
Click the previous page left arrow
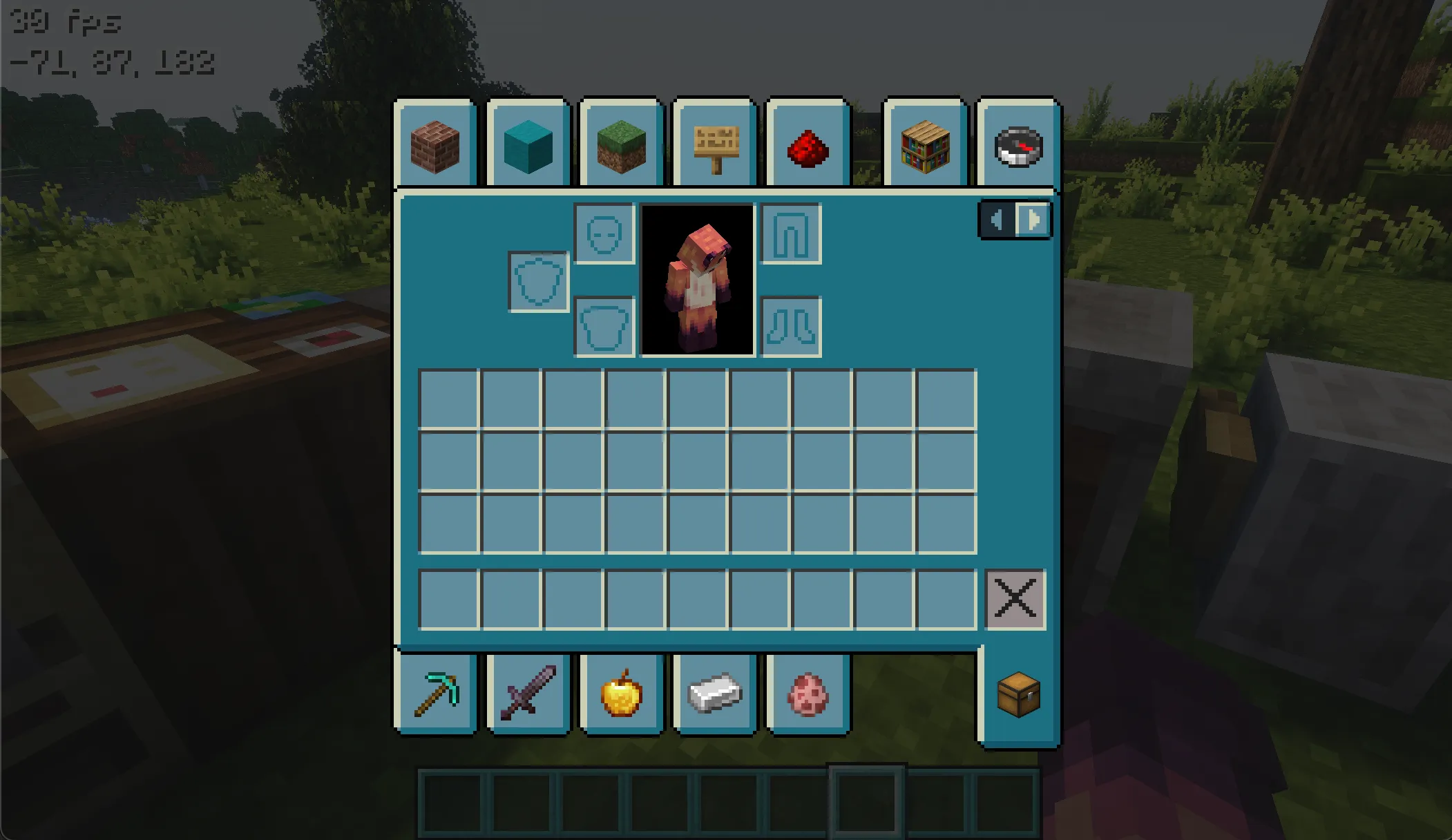click(997, 220)
